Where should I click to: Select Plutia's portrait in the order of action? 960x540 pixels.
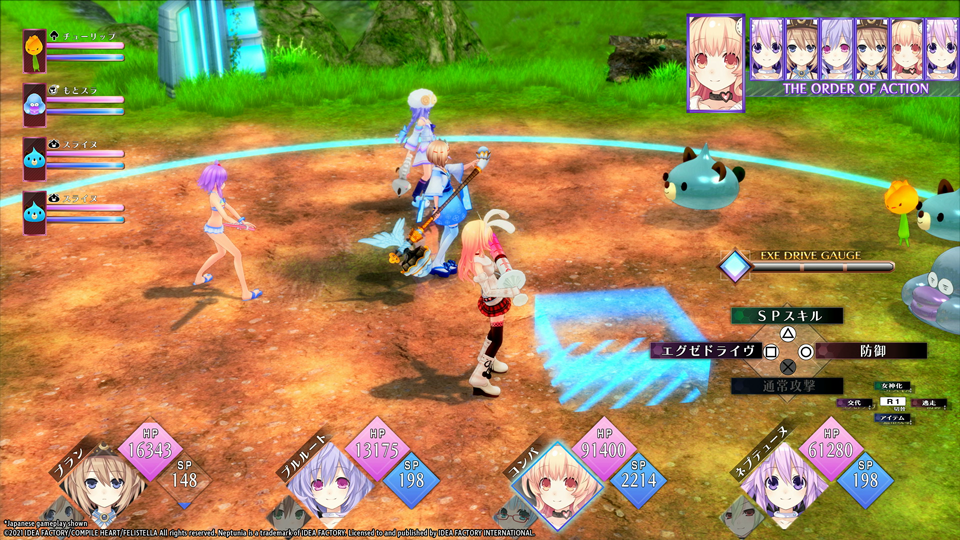[x=837, y=49]
